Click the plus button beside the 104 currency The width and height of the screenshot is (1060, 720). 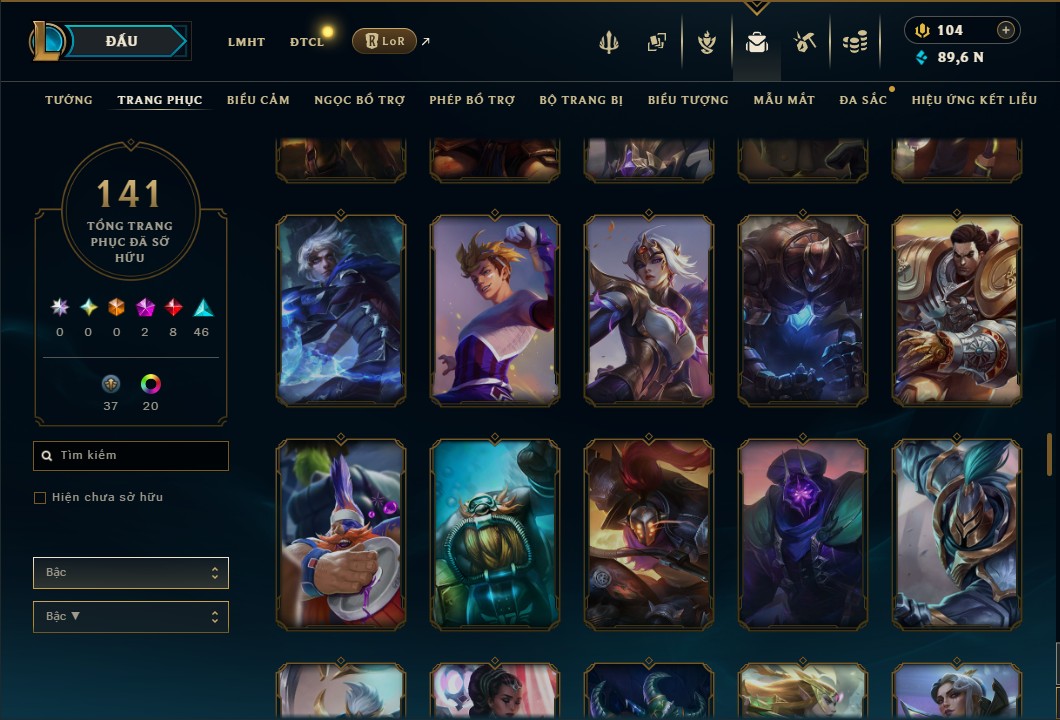[x=1005, y=30]
